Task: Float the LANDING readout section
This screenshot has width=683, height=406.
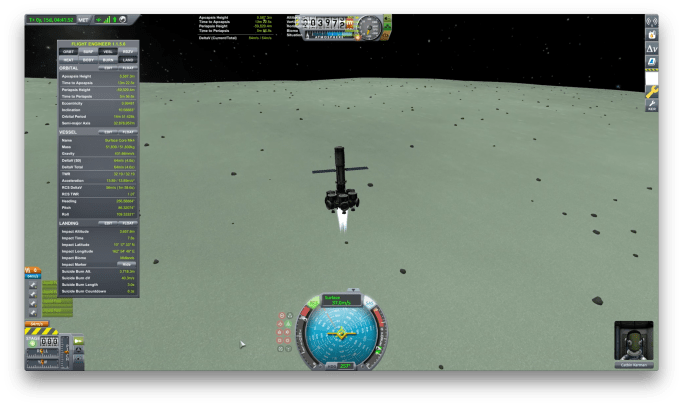Action: [128, 222]
